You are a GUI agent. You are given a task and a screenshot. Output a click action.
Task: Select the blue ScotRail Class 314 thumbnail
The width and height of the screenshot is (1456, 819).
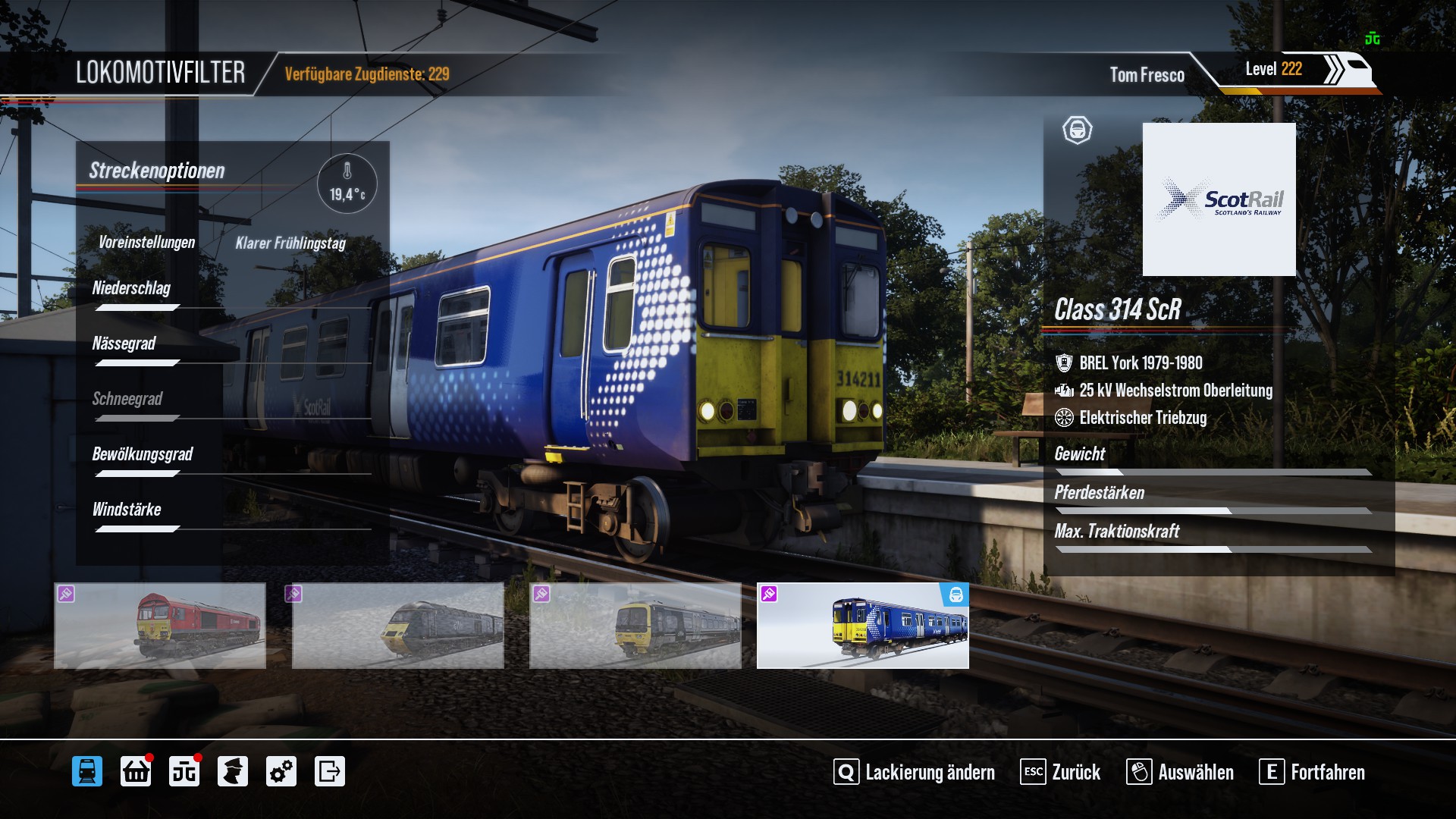click(863, 626)
